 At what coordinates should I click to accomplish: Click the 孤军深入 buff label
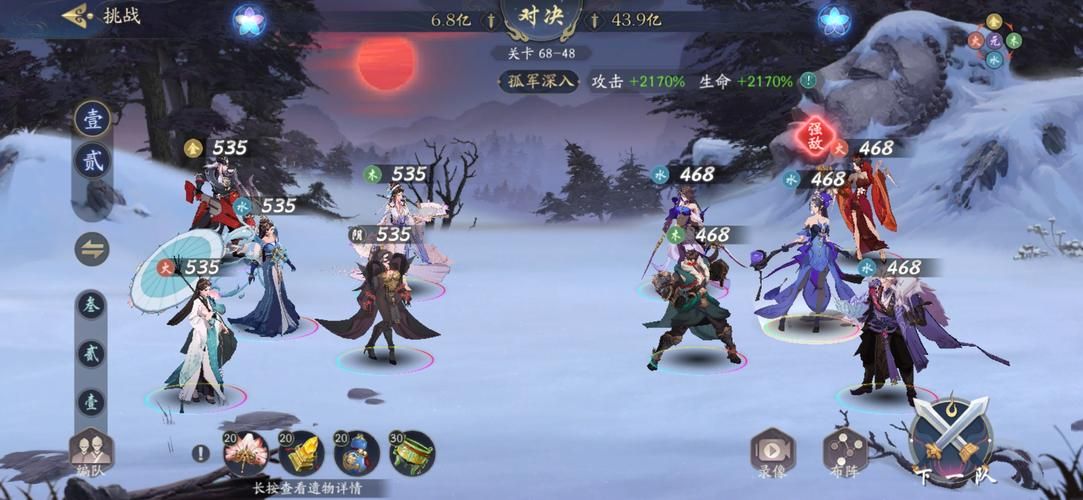tap(540, 81)
